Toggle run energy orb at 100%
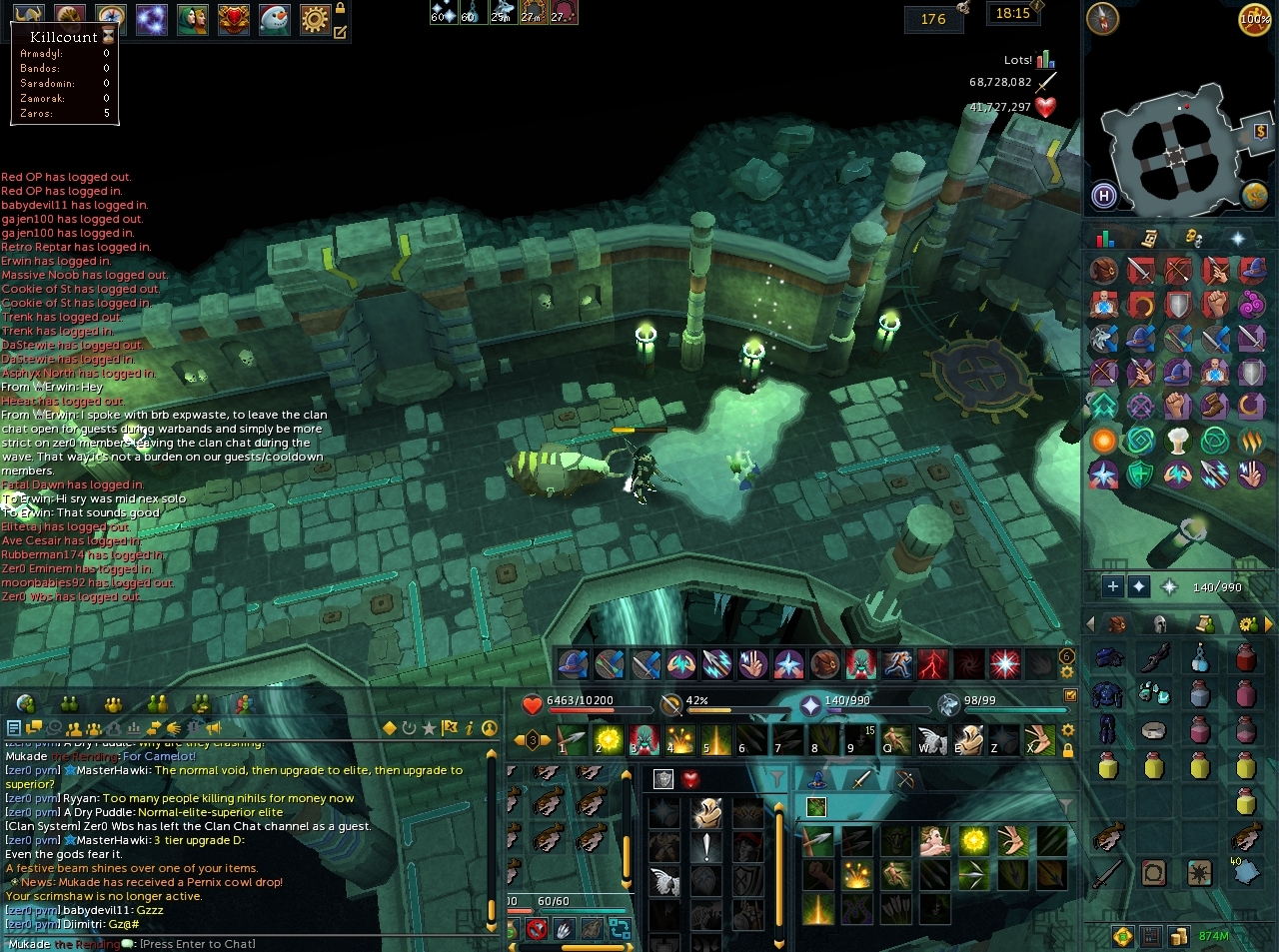1279x952 pixels. [1255, 19]
